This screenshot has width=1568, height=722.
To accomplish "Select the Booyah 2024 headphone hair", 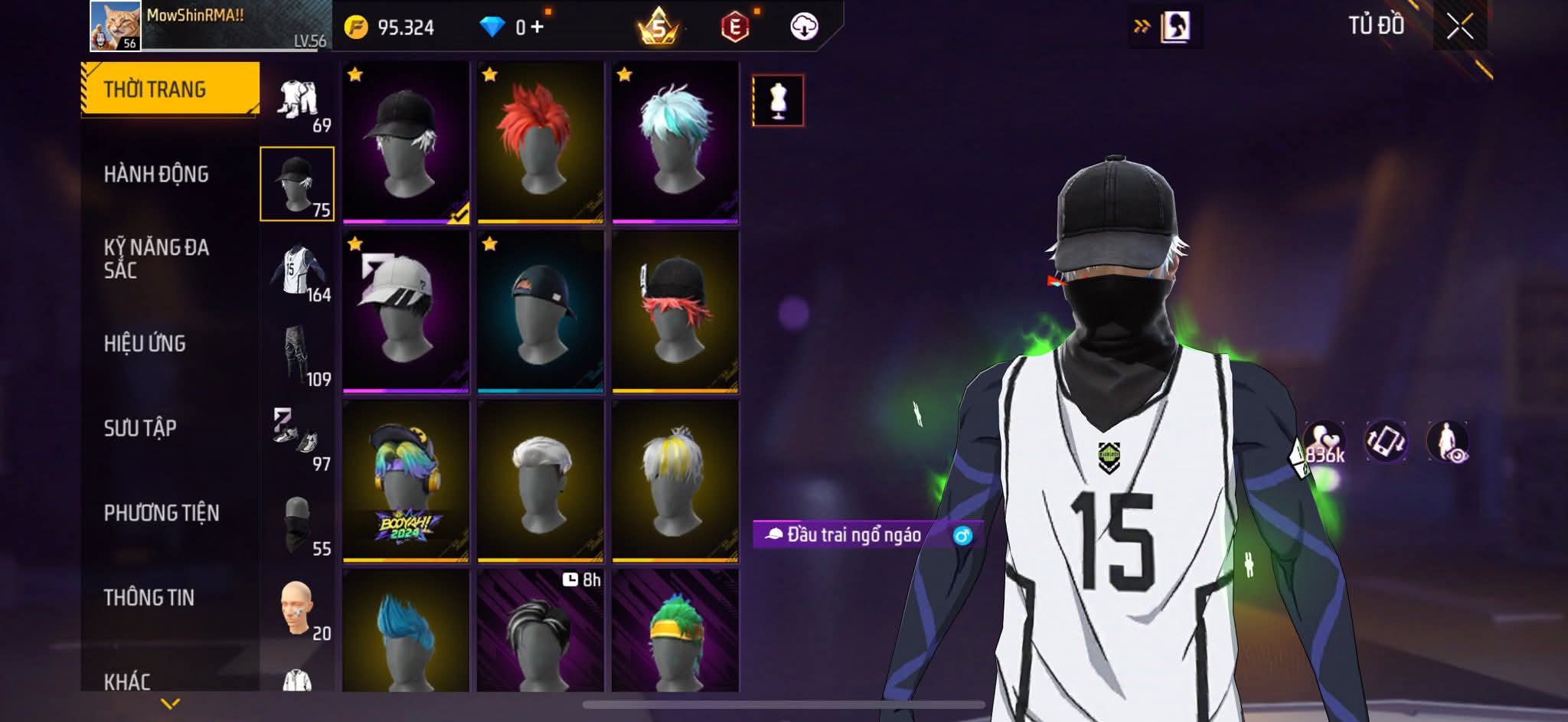I will [x=405, y=481].
